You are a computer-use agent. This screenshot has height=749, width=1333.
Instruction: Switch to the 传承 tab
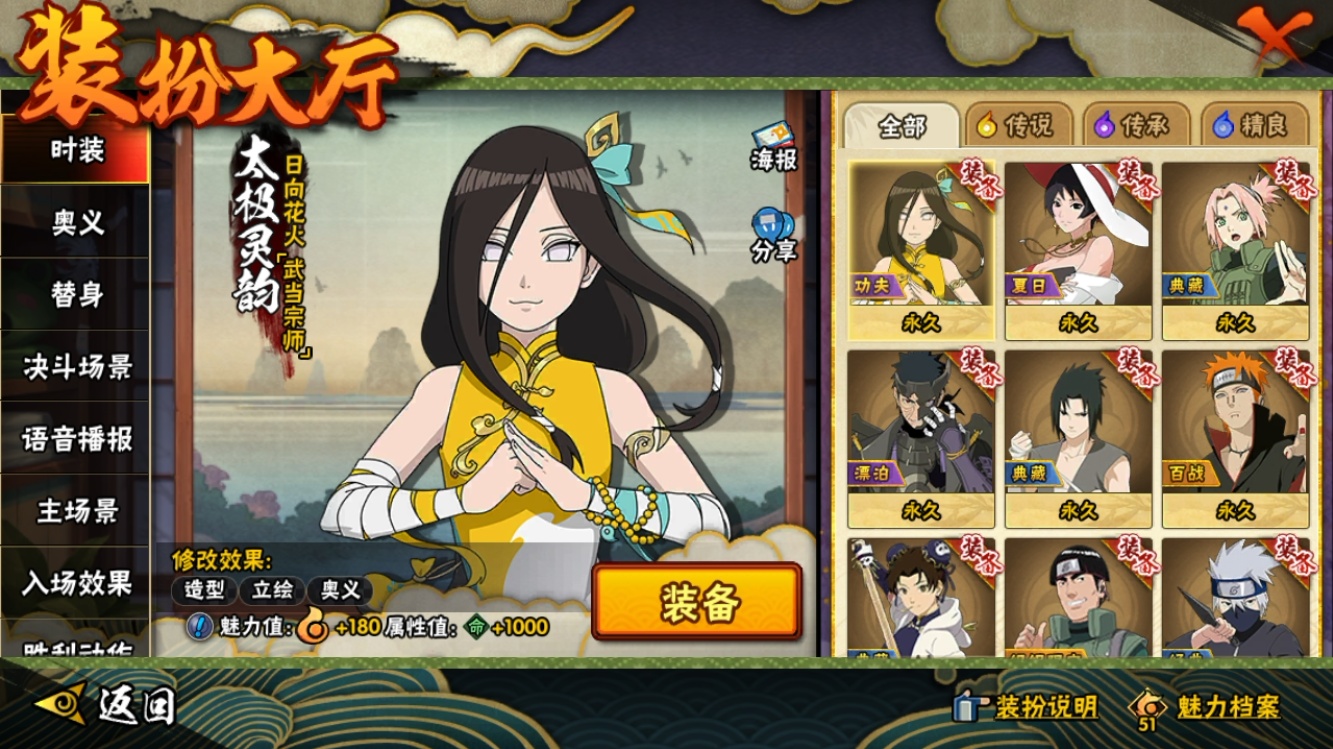(1134, 126)
